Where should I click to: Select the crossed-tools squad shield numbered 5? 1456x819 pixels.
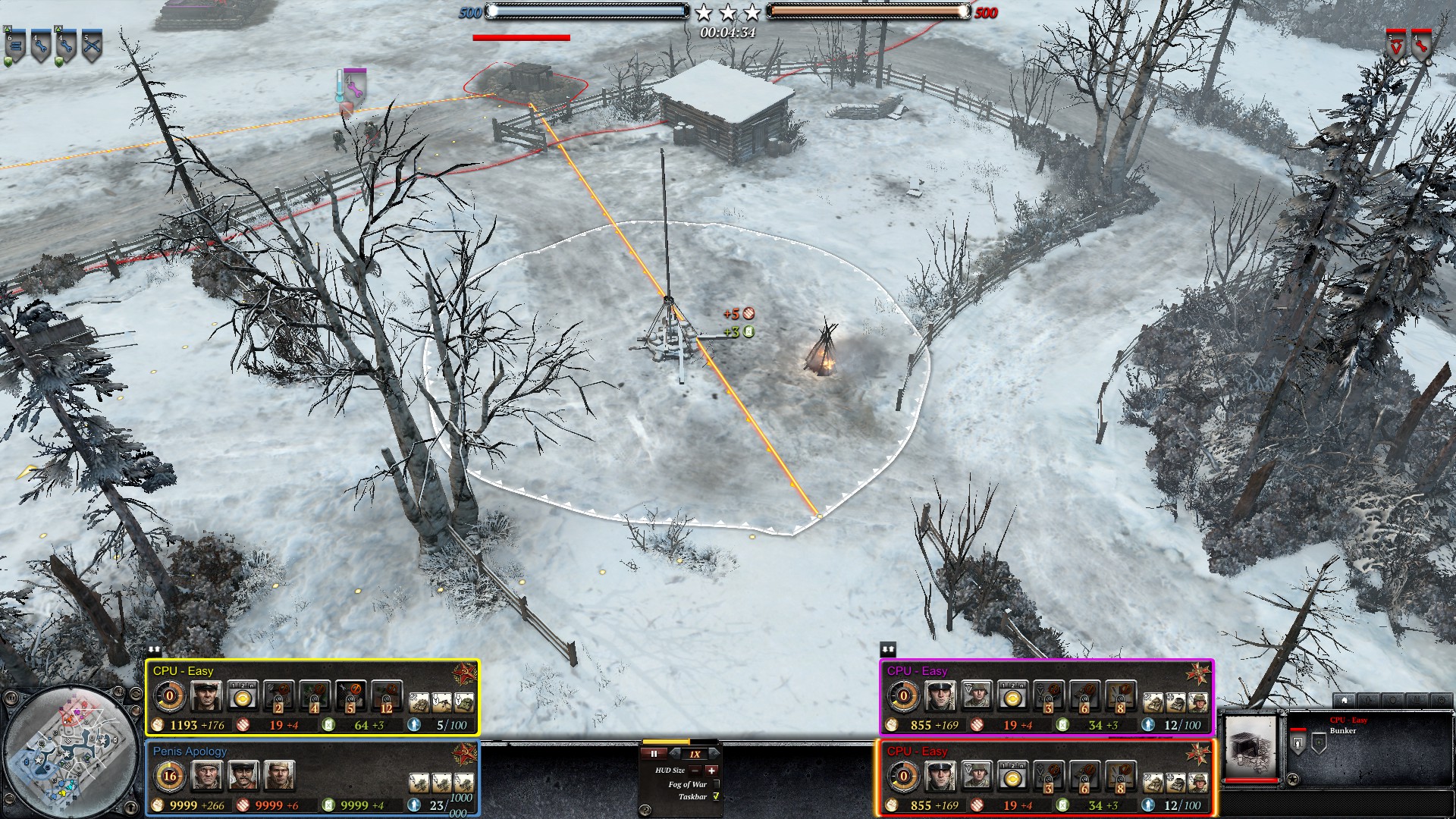pyautogui.click(x=92, y=46)
